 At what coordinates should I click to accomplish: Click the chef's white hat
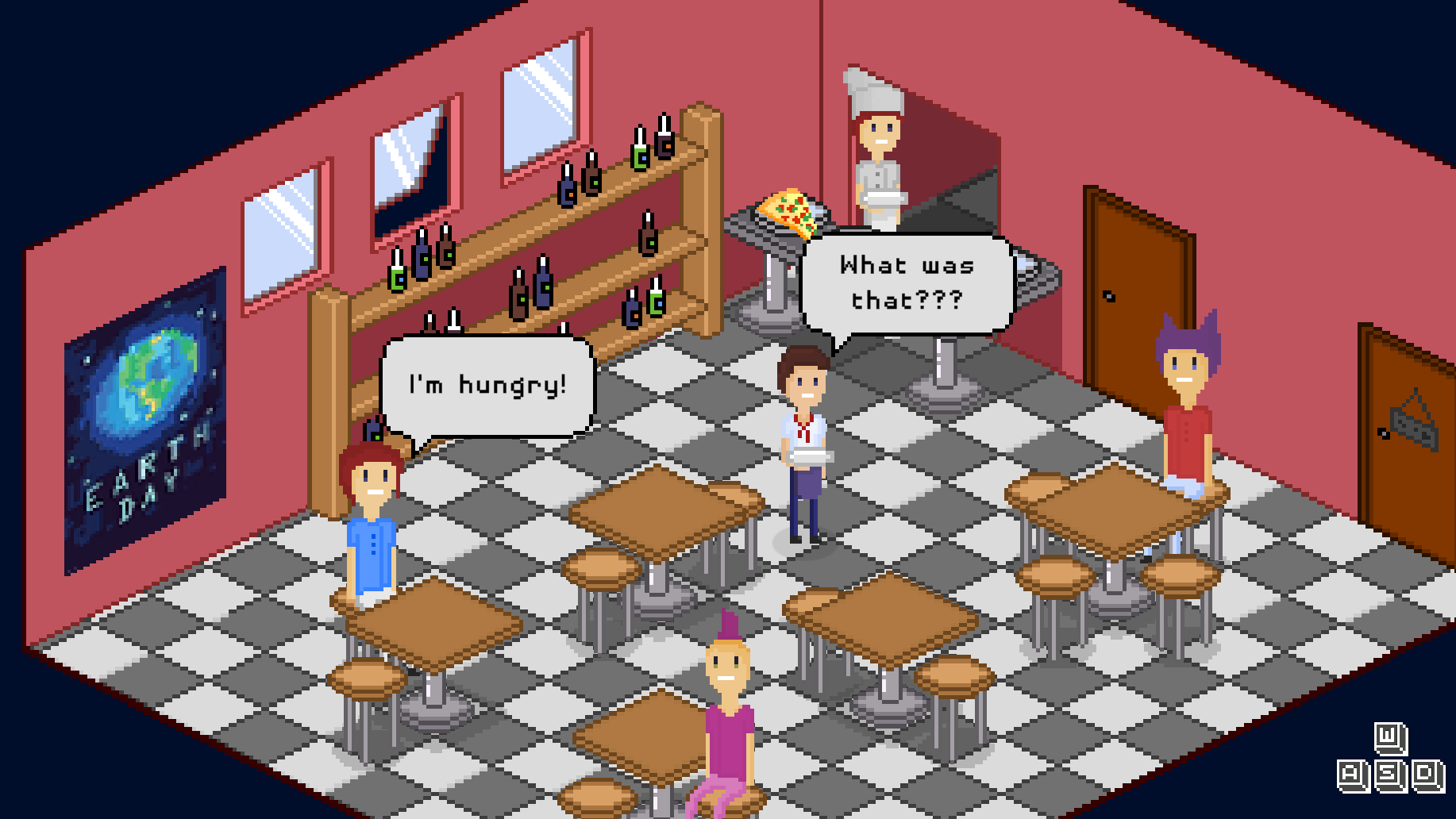[x=872, y=91]
